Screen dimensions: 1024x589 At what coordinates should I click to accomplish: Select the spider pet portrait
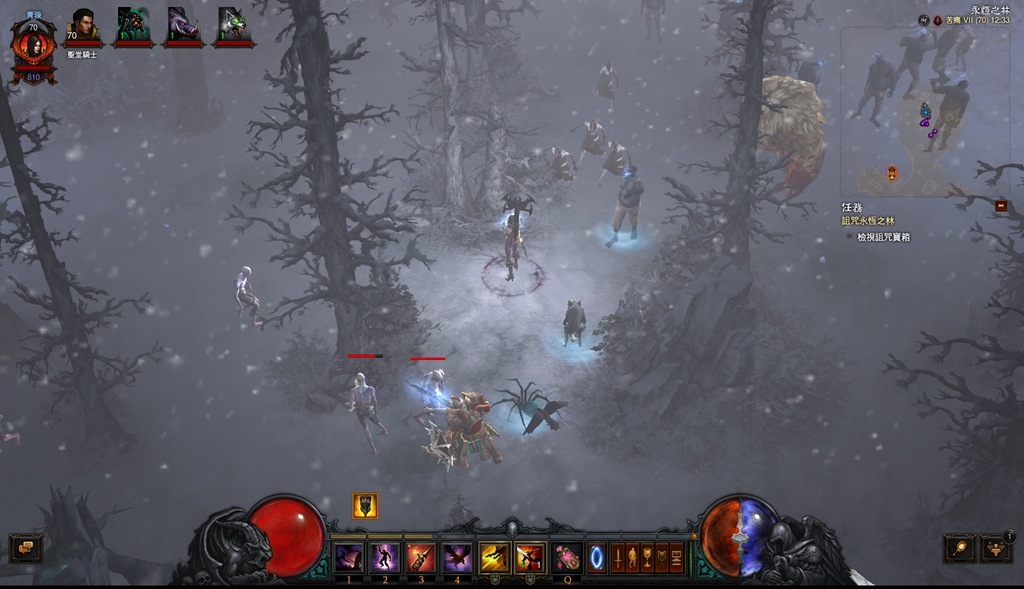pyautogui.click(x=133, y=24)
